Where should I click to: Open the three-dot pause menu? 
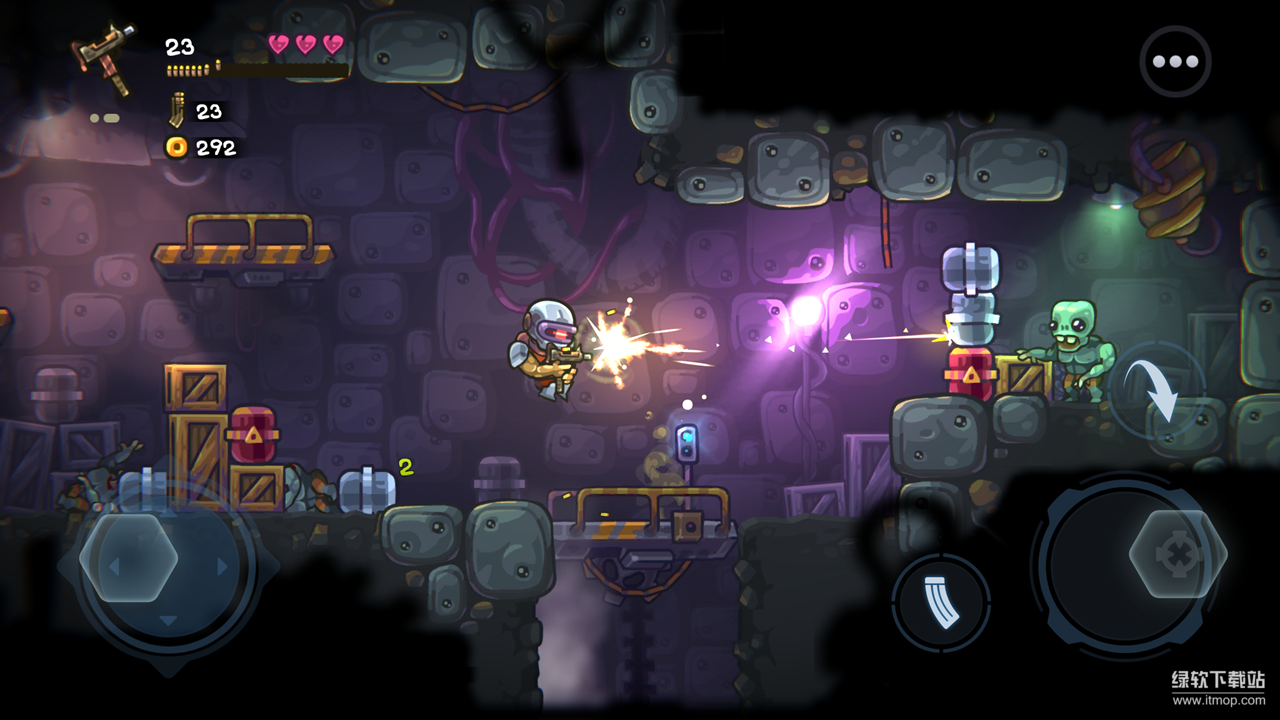(1175, 61)
